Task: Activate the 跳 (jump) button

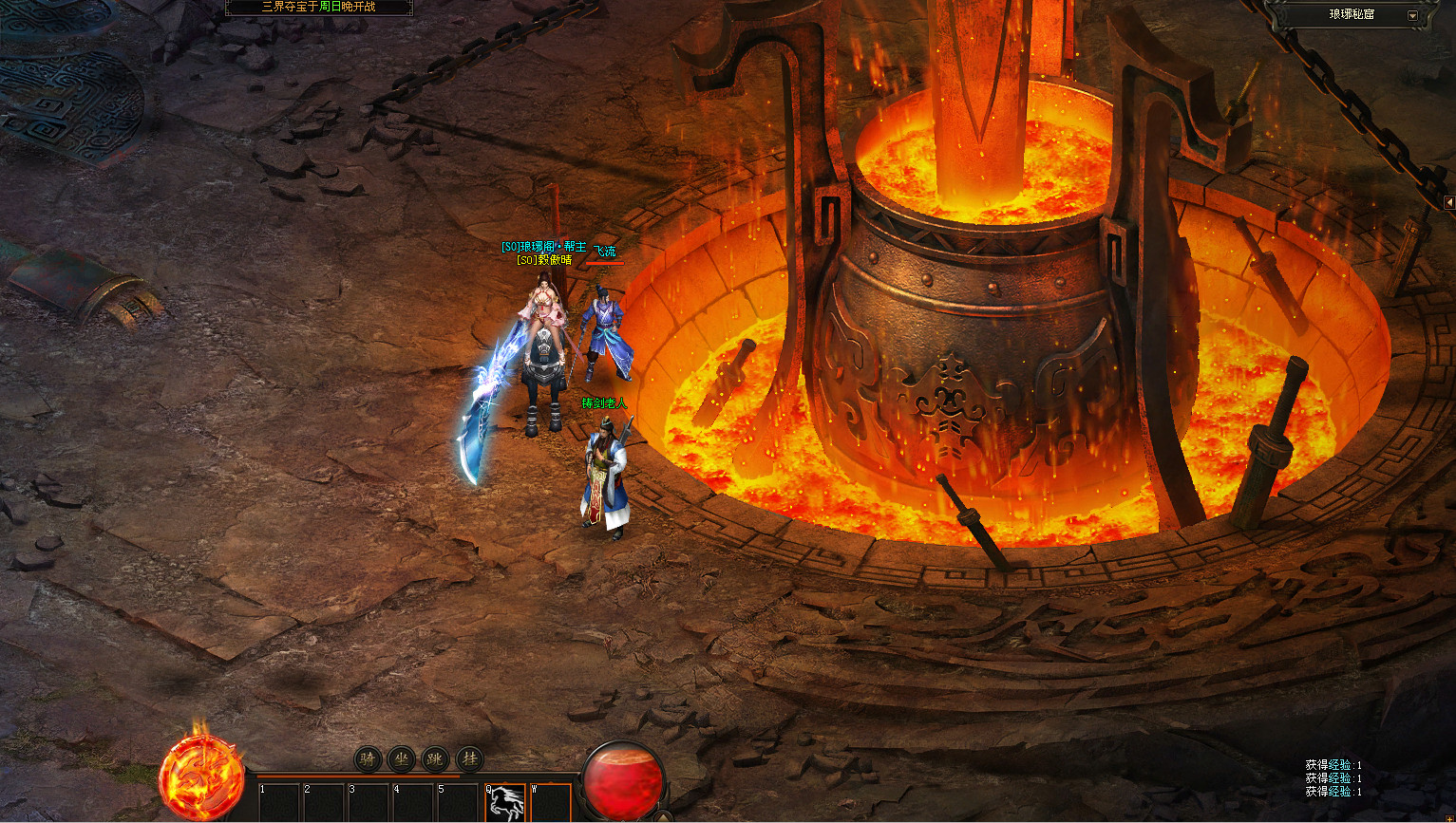Action: [x=435, y=759]
